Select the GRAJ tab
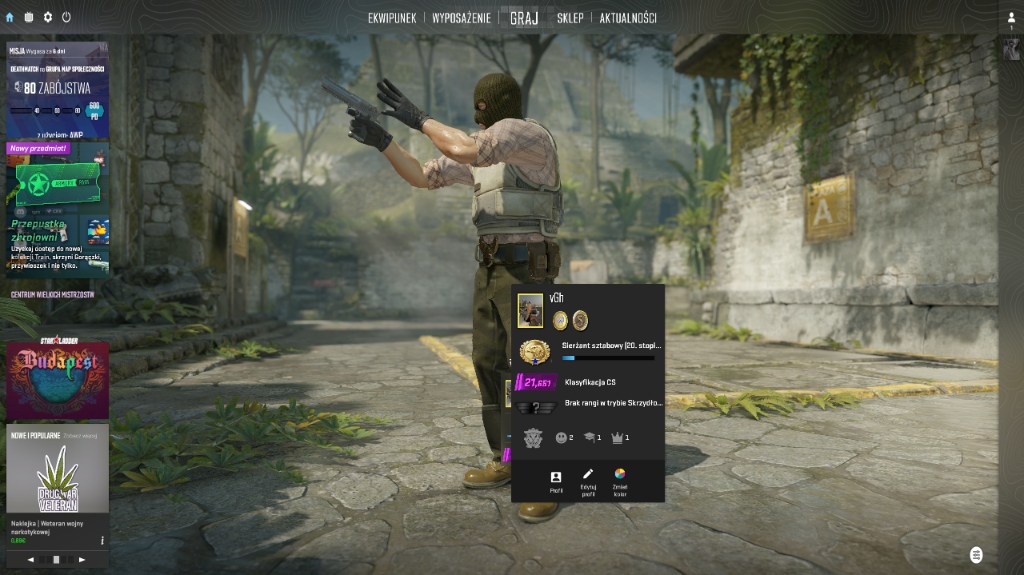Viewport: 1024px width, 575px height. [x=524, y=18]
